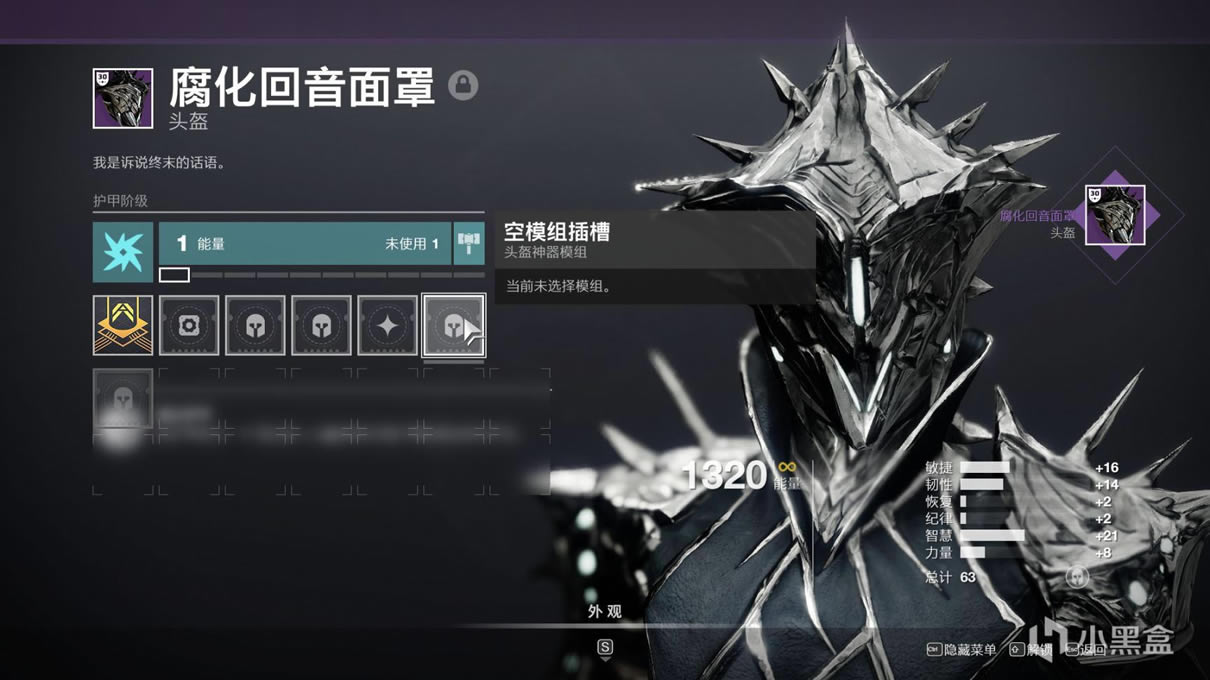
Task: Choose the highlighted empty helmet artifice mod slot
Action: pos(453,325)
